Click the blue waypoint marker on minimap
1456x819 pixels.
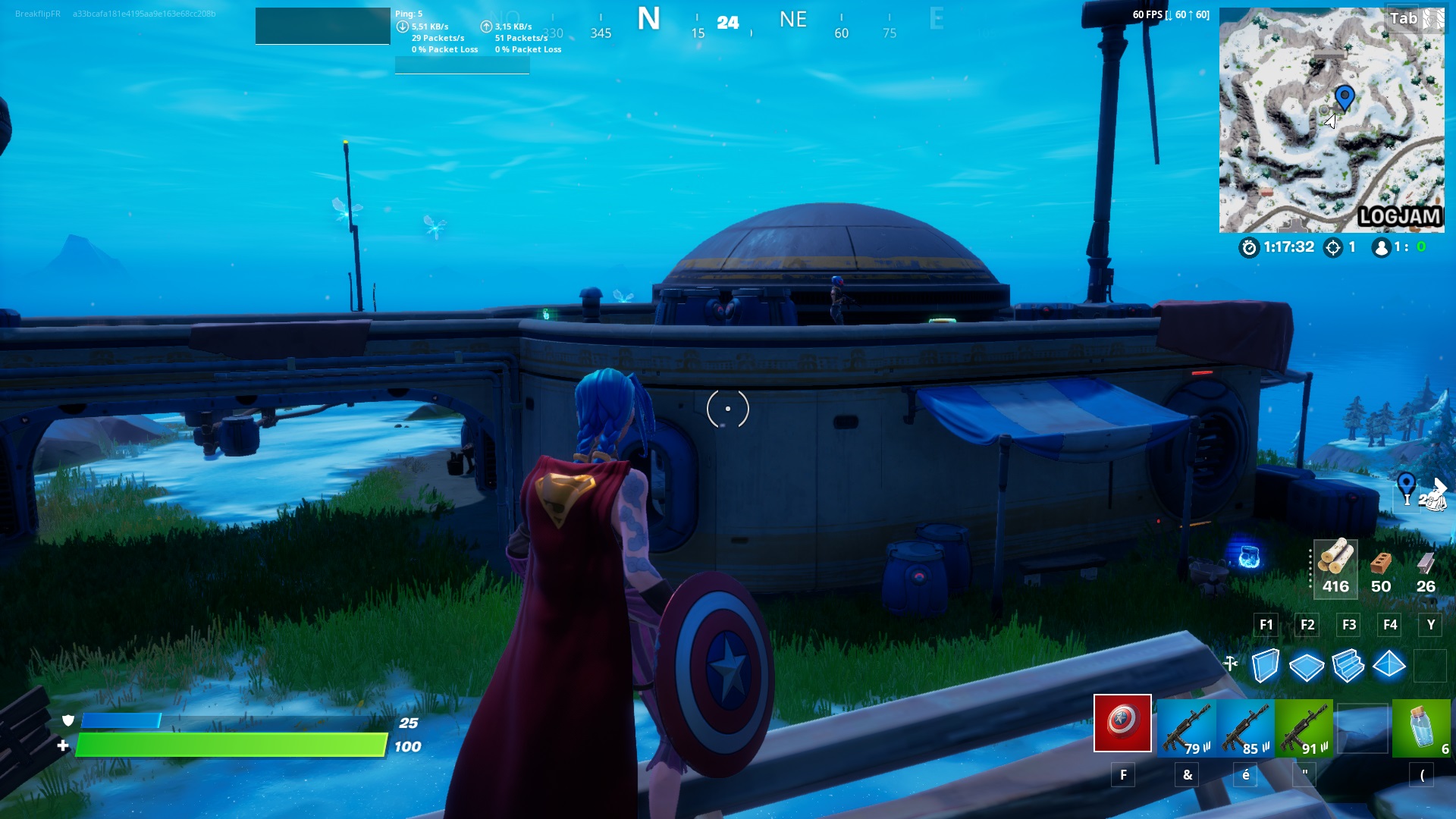pyautogui.click(x=1345, y=97)
